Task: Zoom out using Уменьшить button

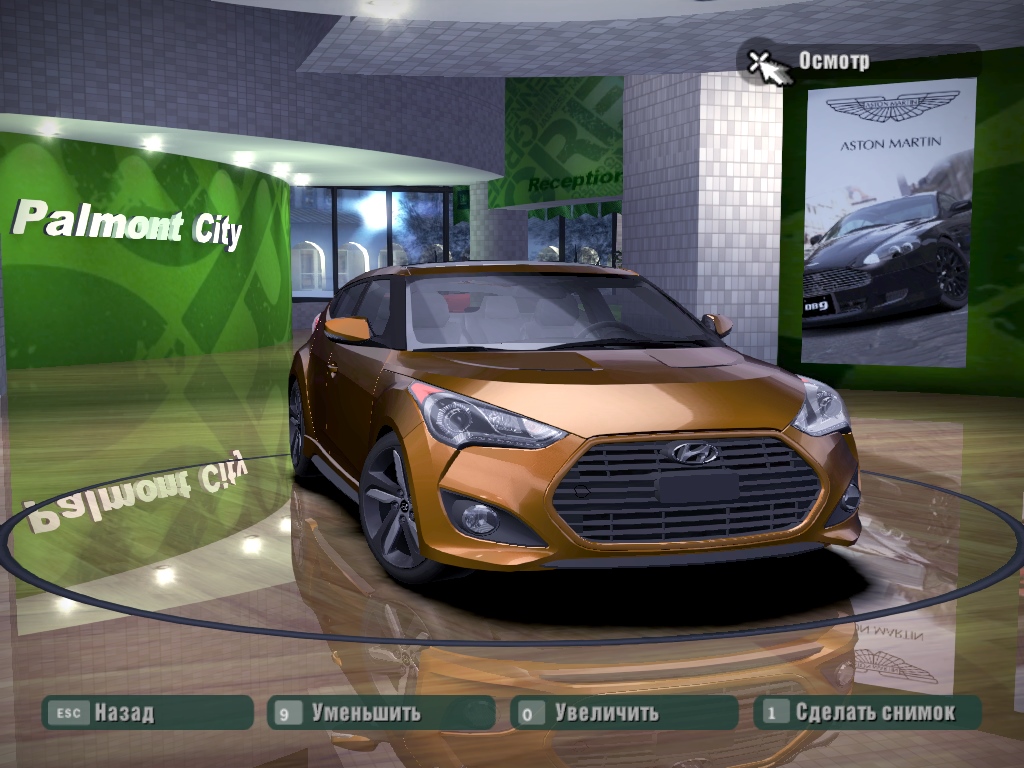Action: coord(380,713)
